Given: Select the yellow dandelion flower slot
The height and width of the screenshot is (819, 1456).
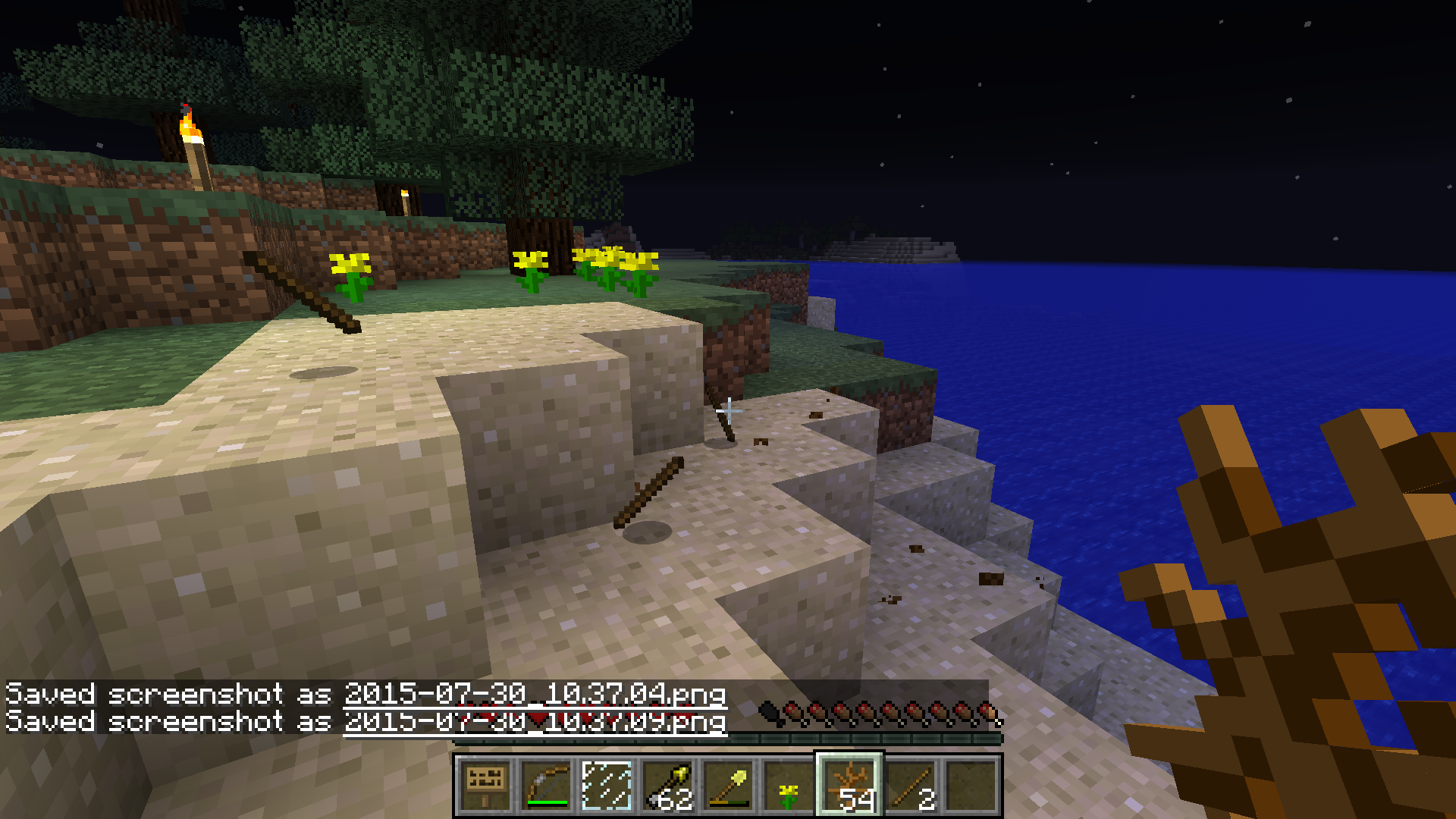Looking at the screenshot, I should (789, 786).
